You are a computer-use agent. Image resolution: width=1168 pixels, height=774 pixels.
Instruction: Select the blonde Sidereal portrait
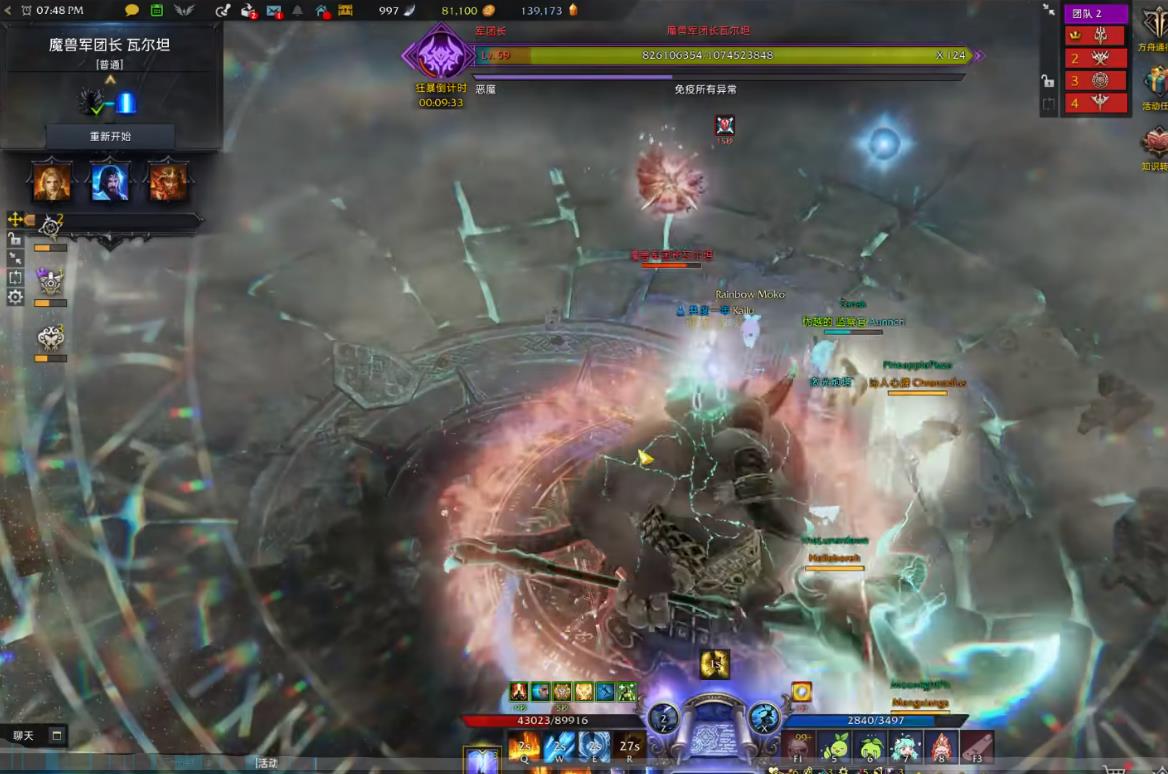pos(52,181)
